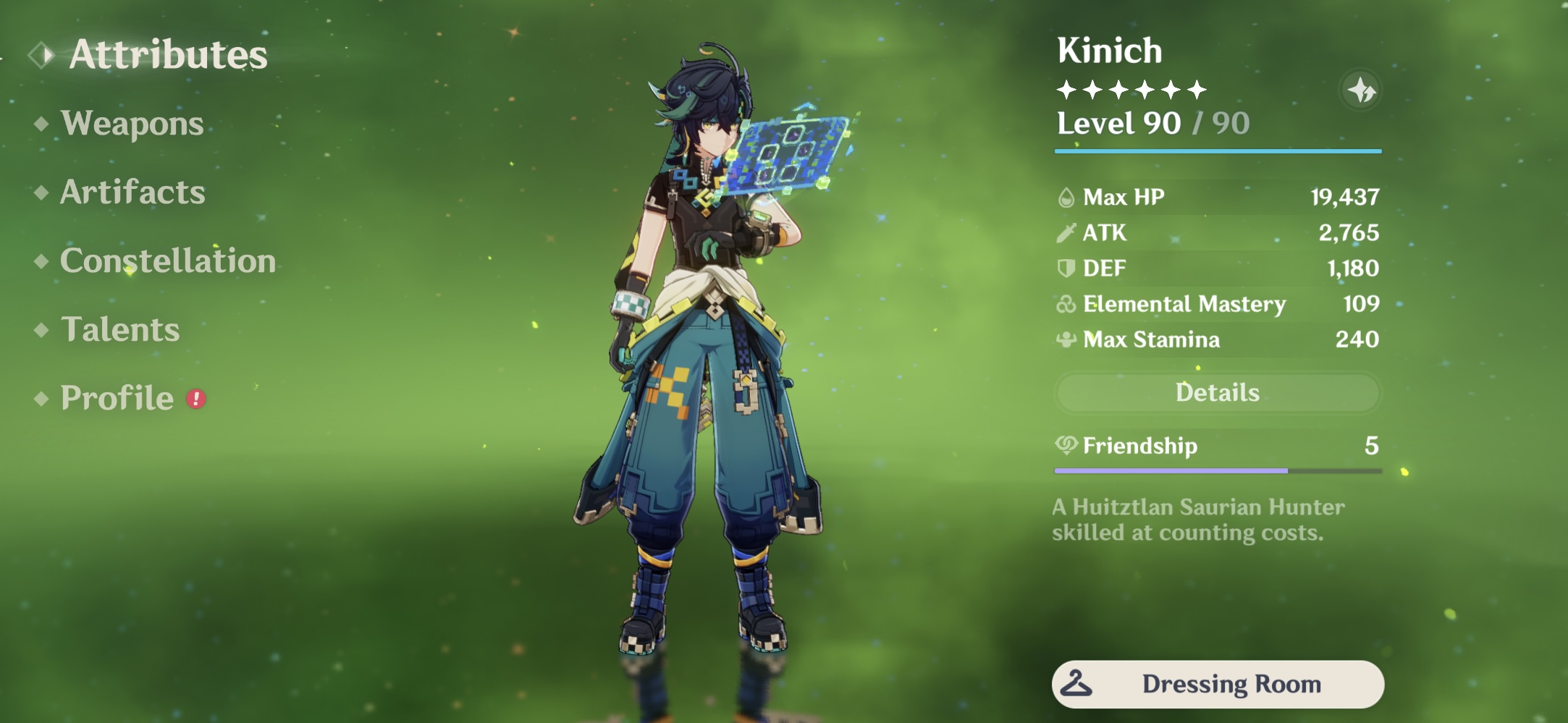
Task: Click the diamond marker beside Weapons
Action: (x=41, y=124)
